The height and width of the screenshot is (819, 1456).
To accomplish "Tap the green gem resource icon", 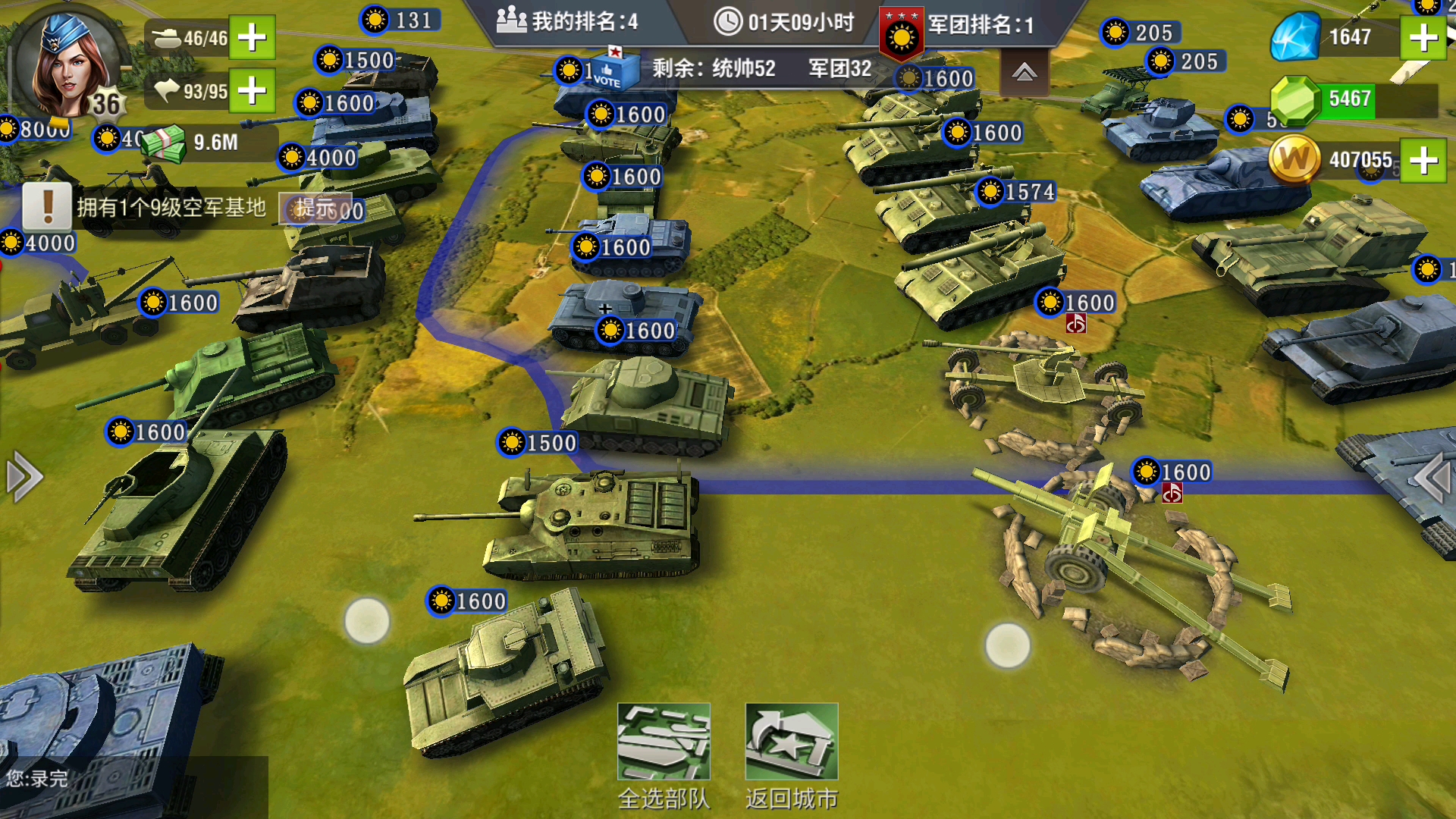I will click(1295, 99).
